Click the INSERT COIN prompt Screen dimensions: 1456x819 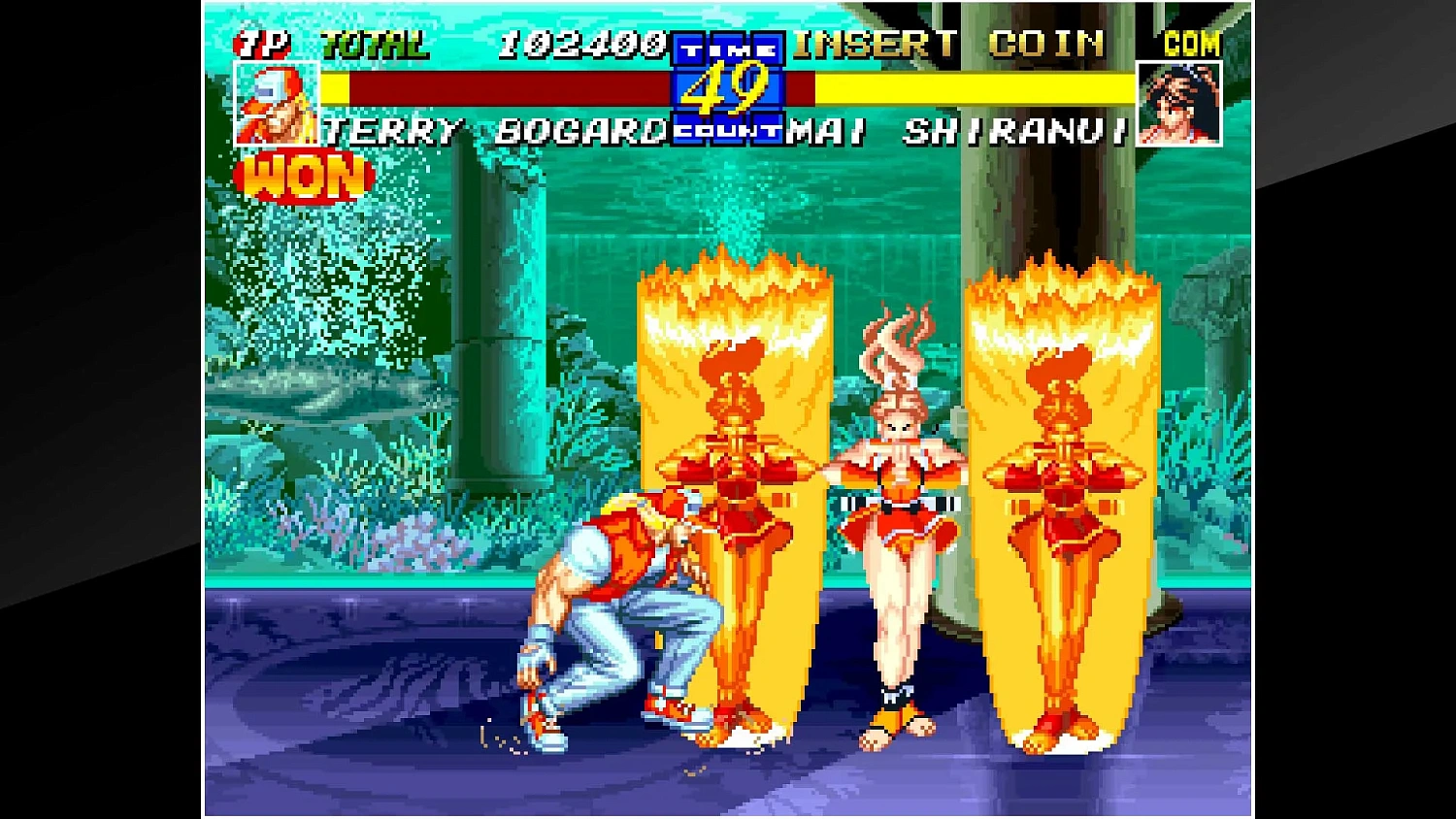(x=946, y=44)
